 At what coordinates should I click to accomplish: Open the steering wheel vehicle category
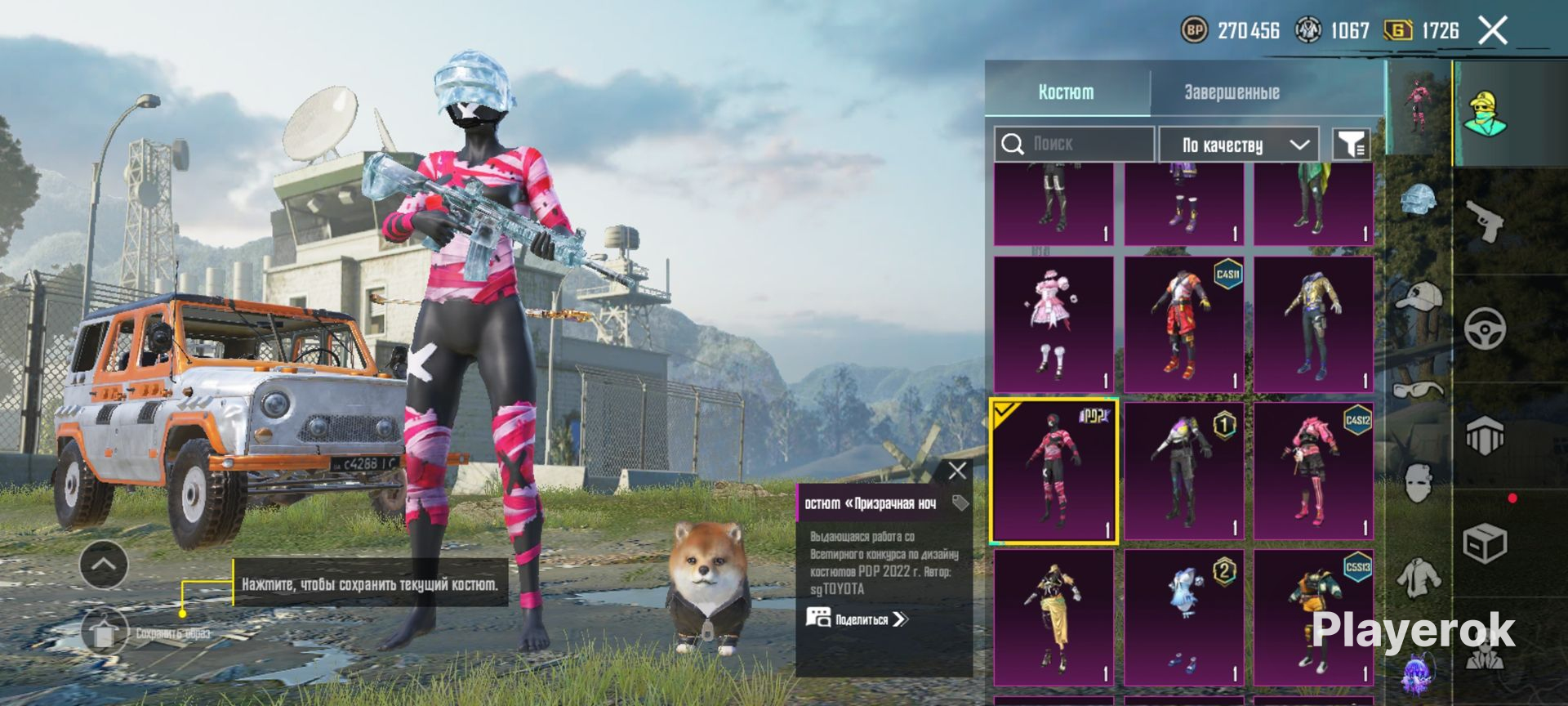tap(1485, 328)
